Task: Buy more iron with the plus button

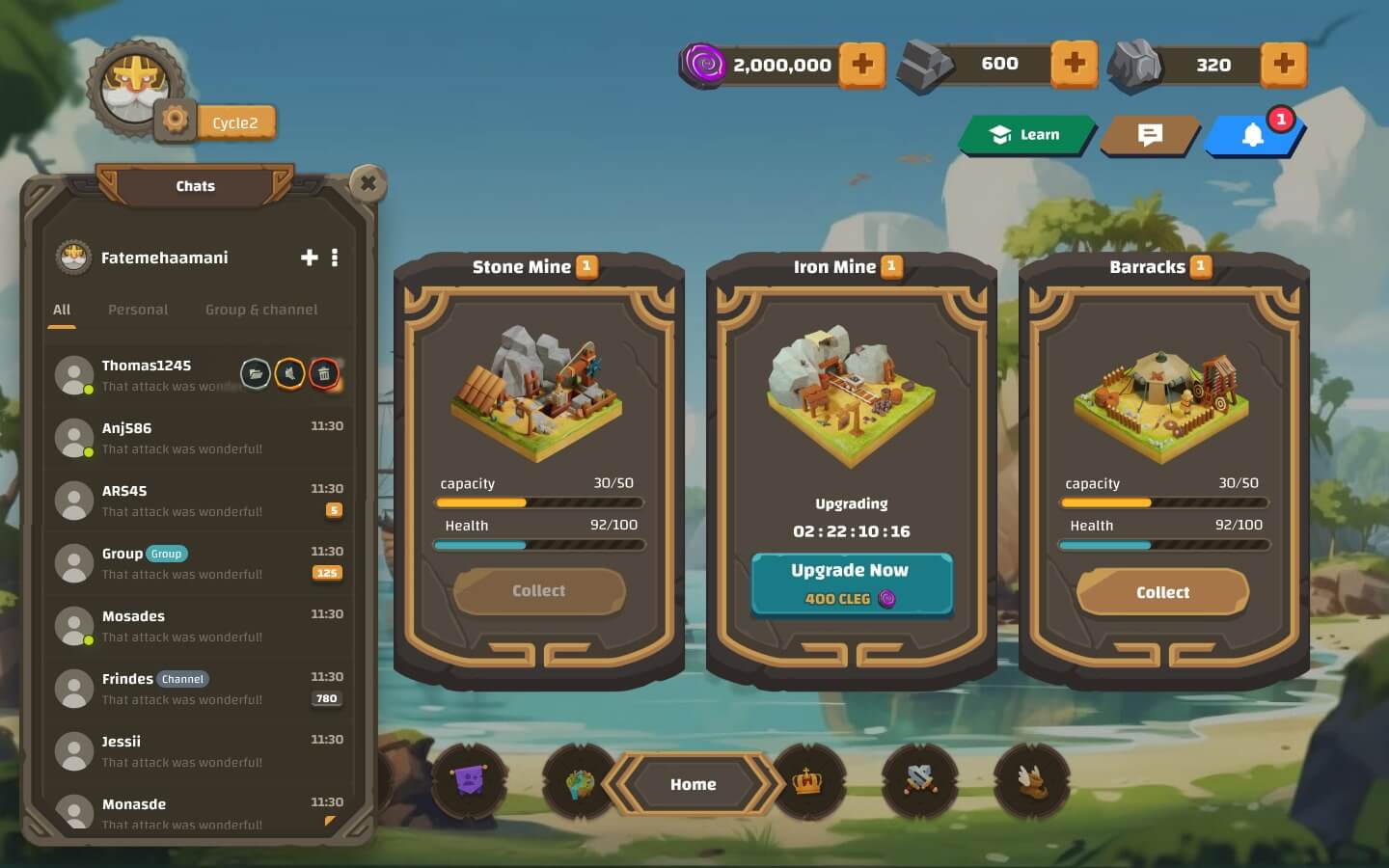Action: point(1074,64)
